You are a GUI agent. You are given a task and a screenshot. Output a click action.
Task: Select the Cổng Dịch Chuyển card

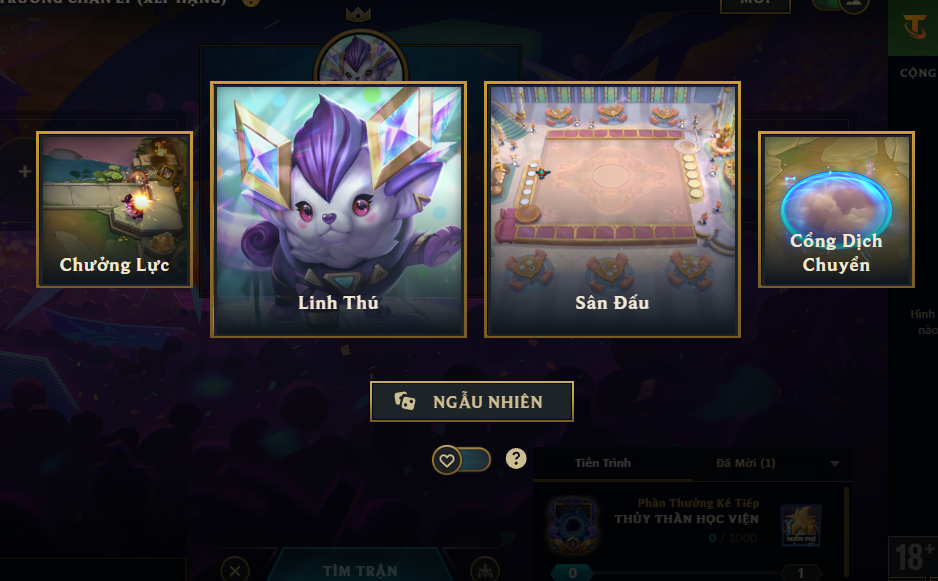(836, 210)
